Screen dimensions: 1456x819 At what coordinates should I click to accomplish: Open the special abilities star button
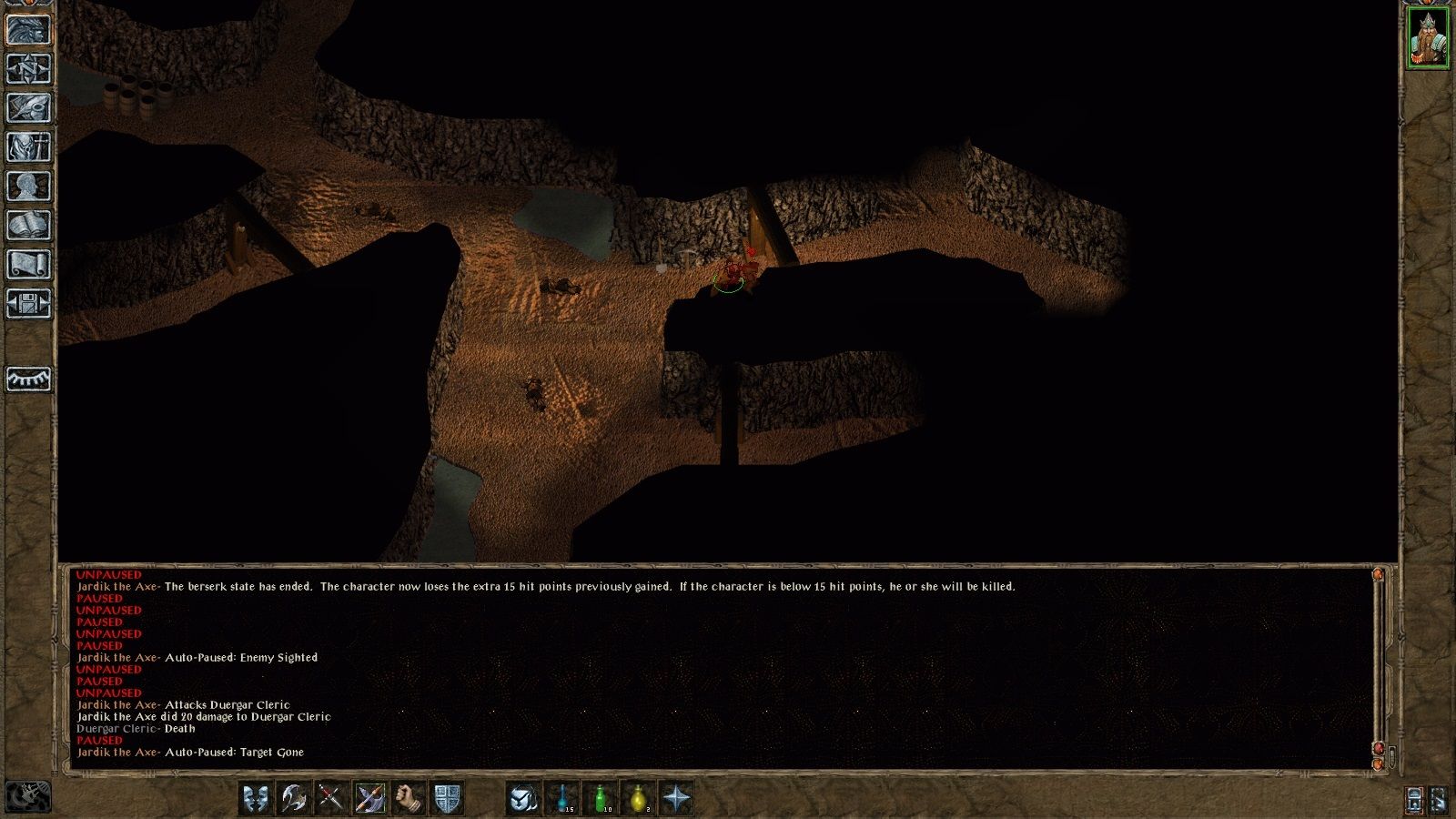point(677,798)
